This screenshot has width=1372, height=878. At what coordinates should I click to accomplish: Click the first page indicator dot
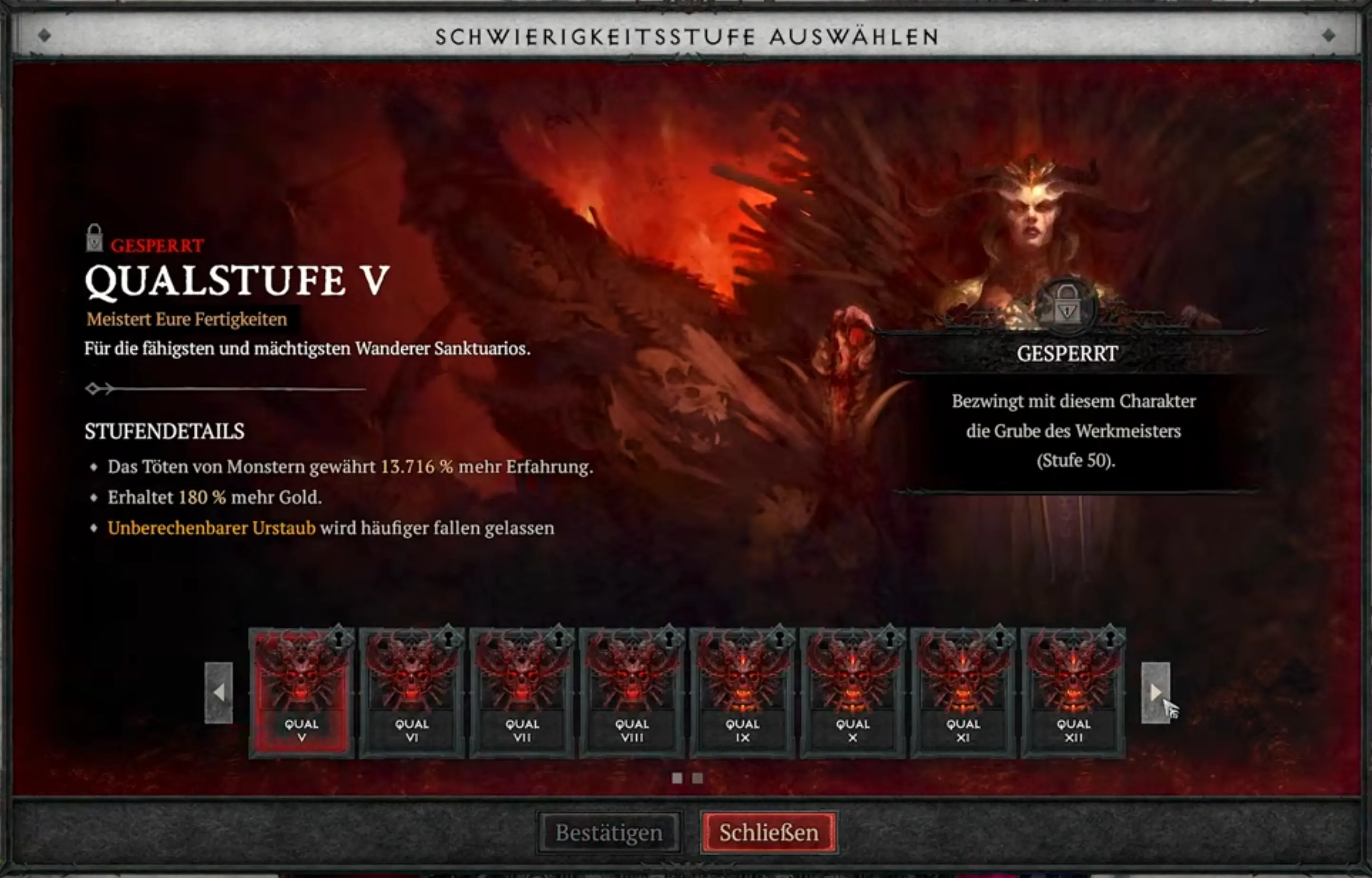(678, 778)
